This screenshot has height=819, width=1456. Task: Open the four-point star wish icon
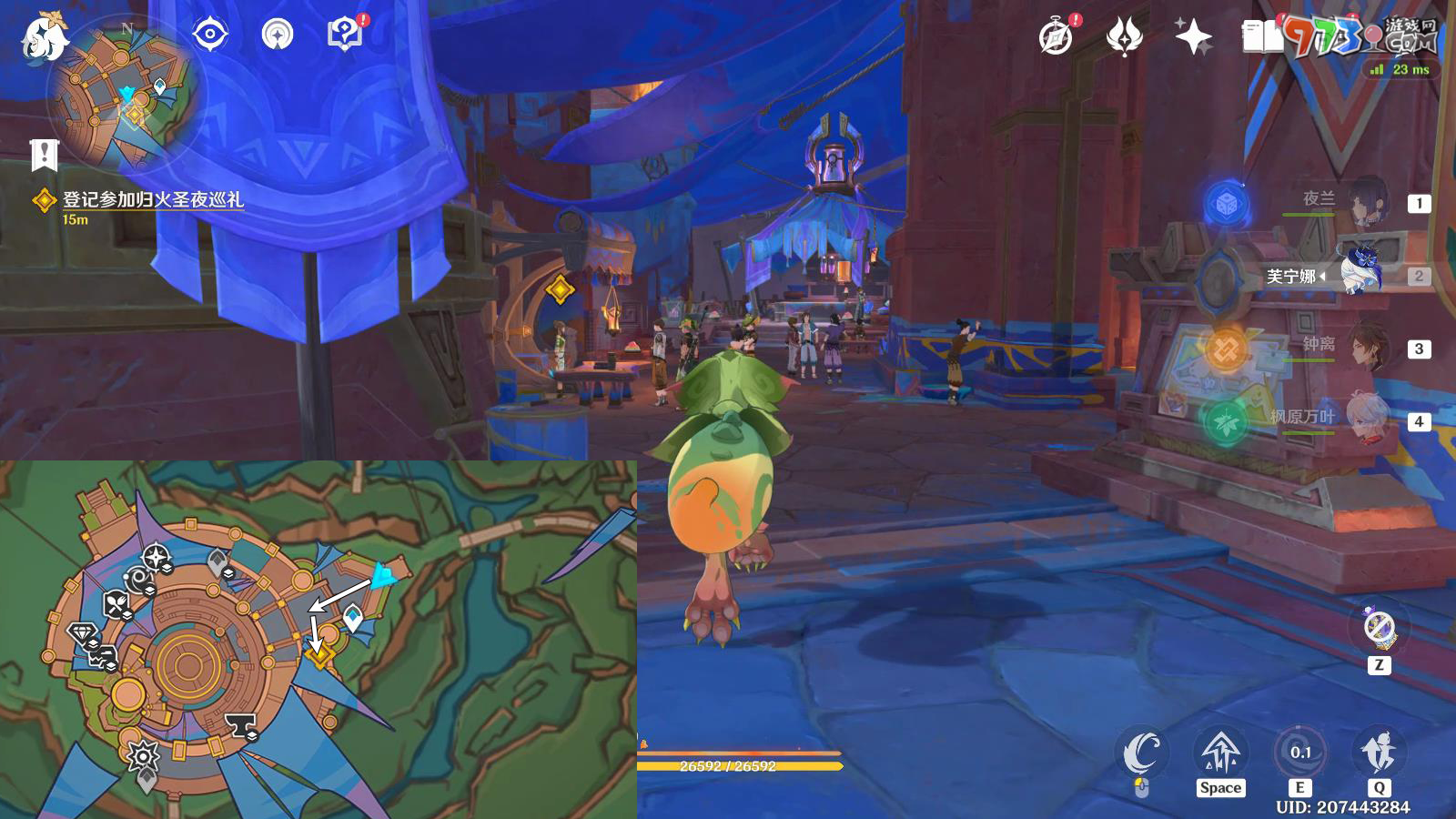1193,37
